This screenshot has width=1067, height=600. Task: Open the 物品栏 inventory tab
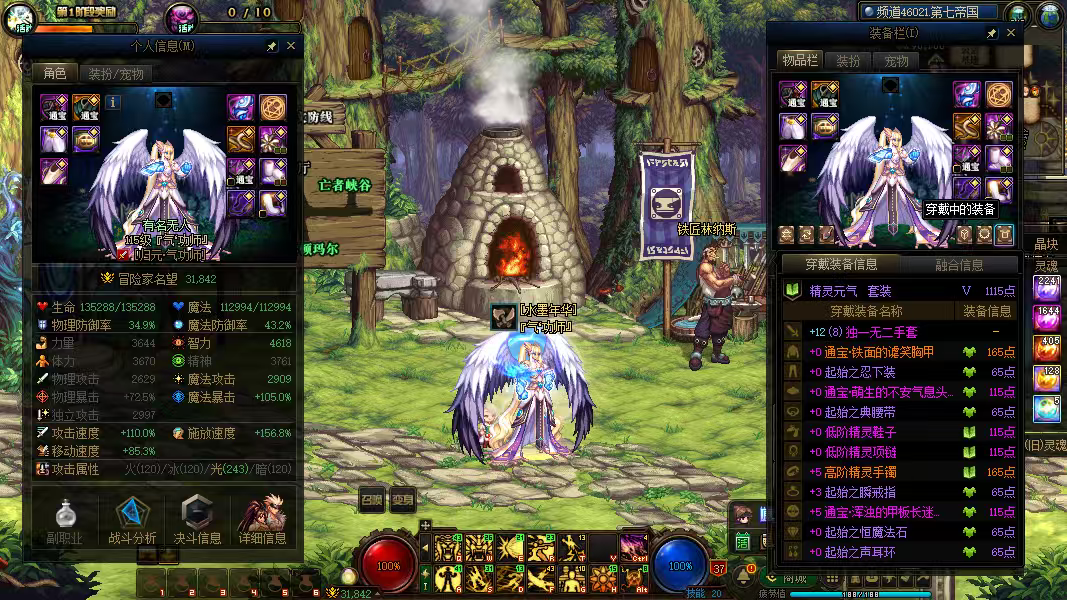pos(799,61)
